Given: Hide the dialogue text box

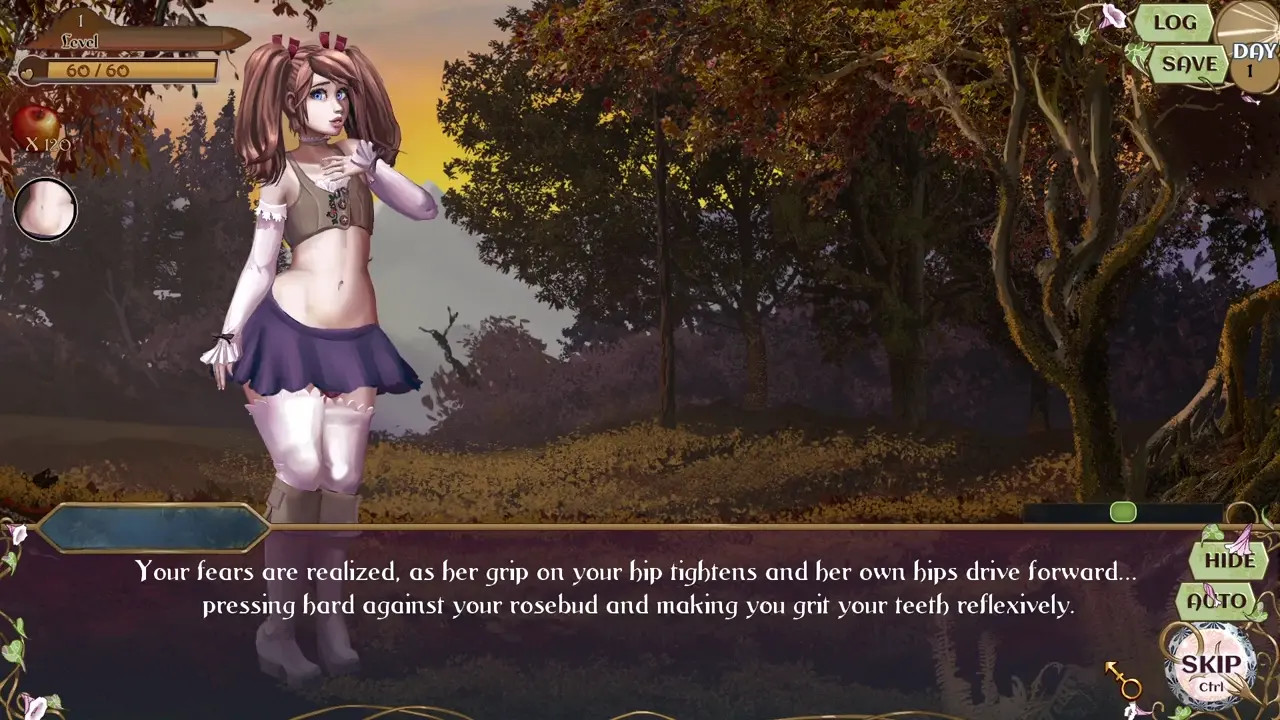Looking at the screenshot, I should coord(1229,560).
